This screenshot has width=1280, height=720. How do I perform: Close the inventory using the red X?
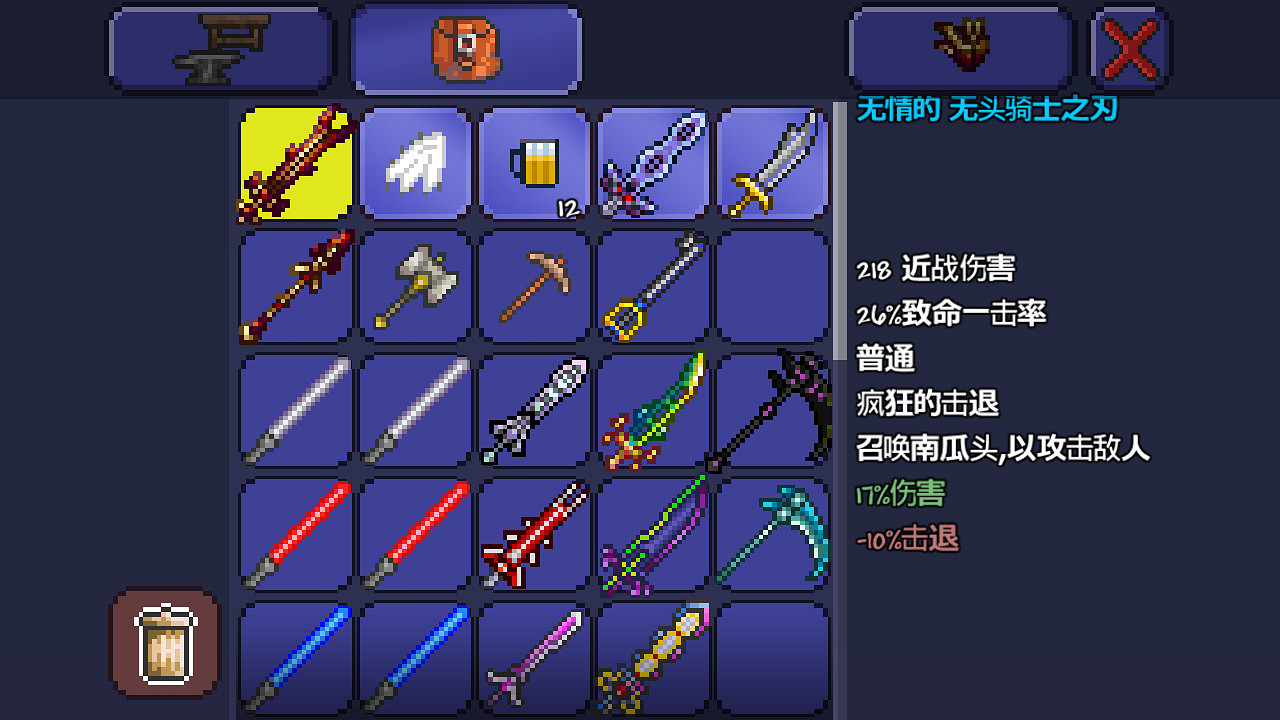1130,47
